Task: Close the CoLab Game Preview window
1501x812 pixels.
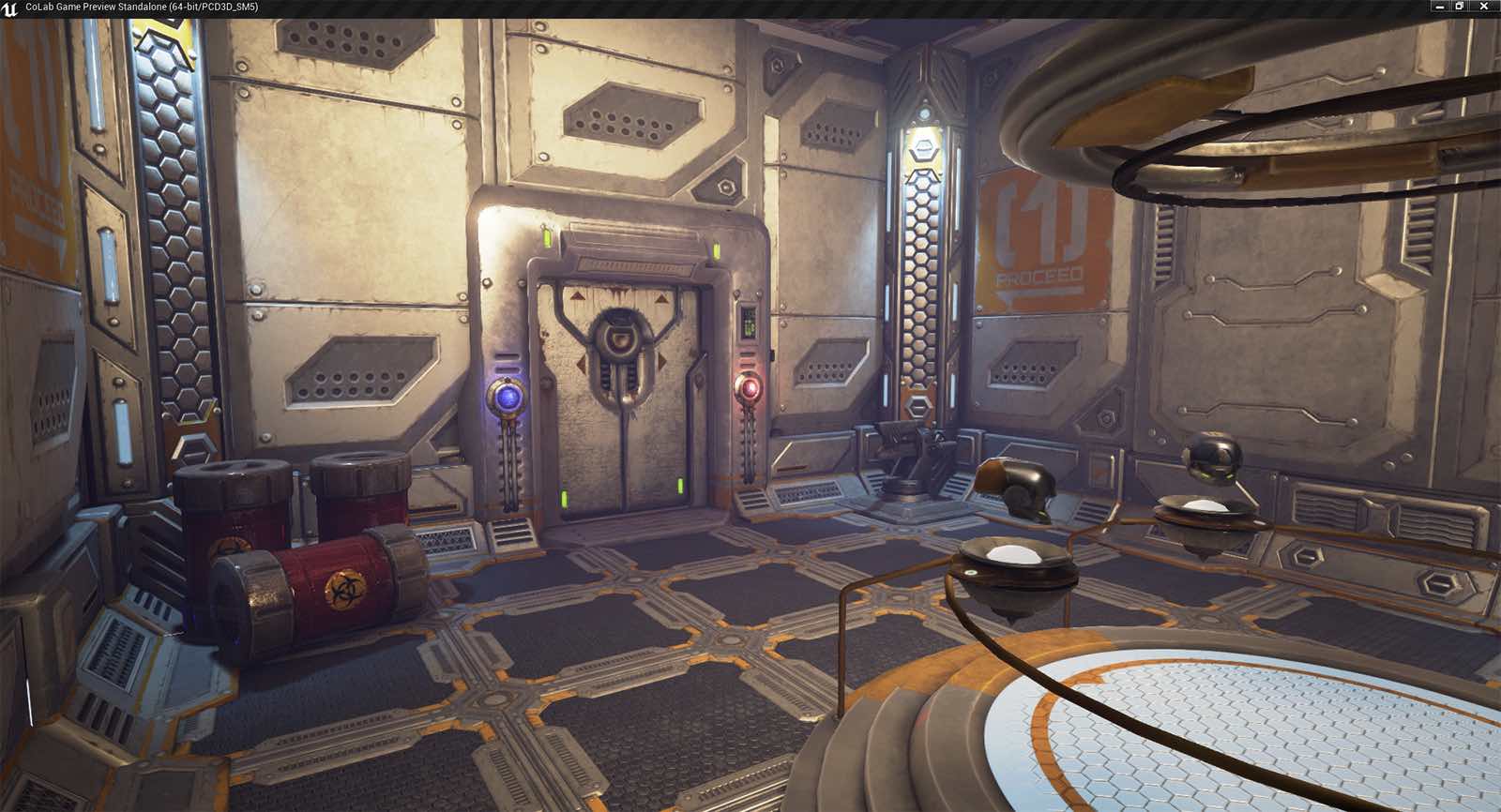Action: pyautogui.click(x=1484, y=7)
